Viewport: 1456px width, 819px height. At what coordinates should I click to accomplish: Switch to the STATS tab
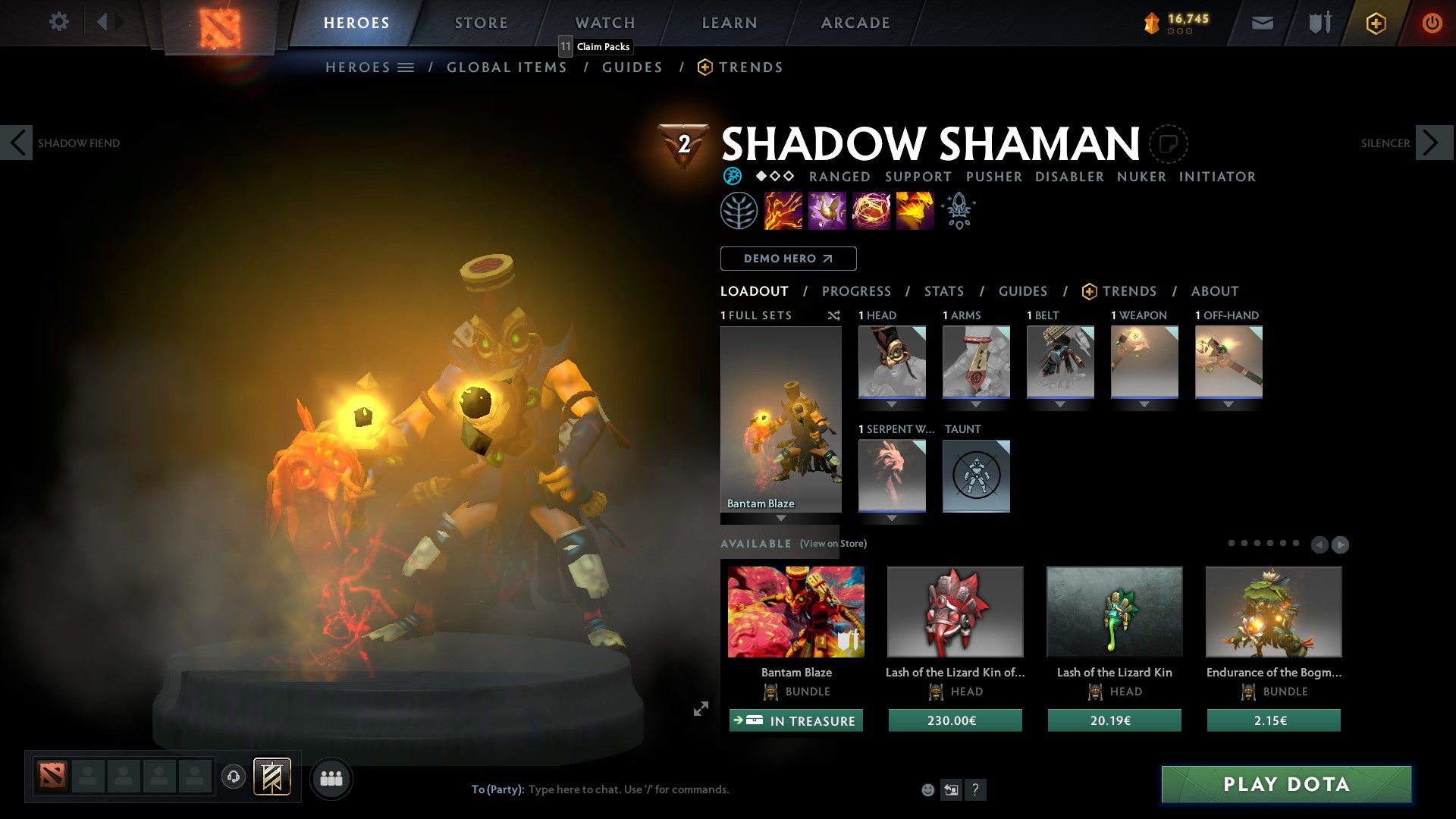point(943,290)
